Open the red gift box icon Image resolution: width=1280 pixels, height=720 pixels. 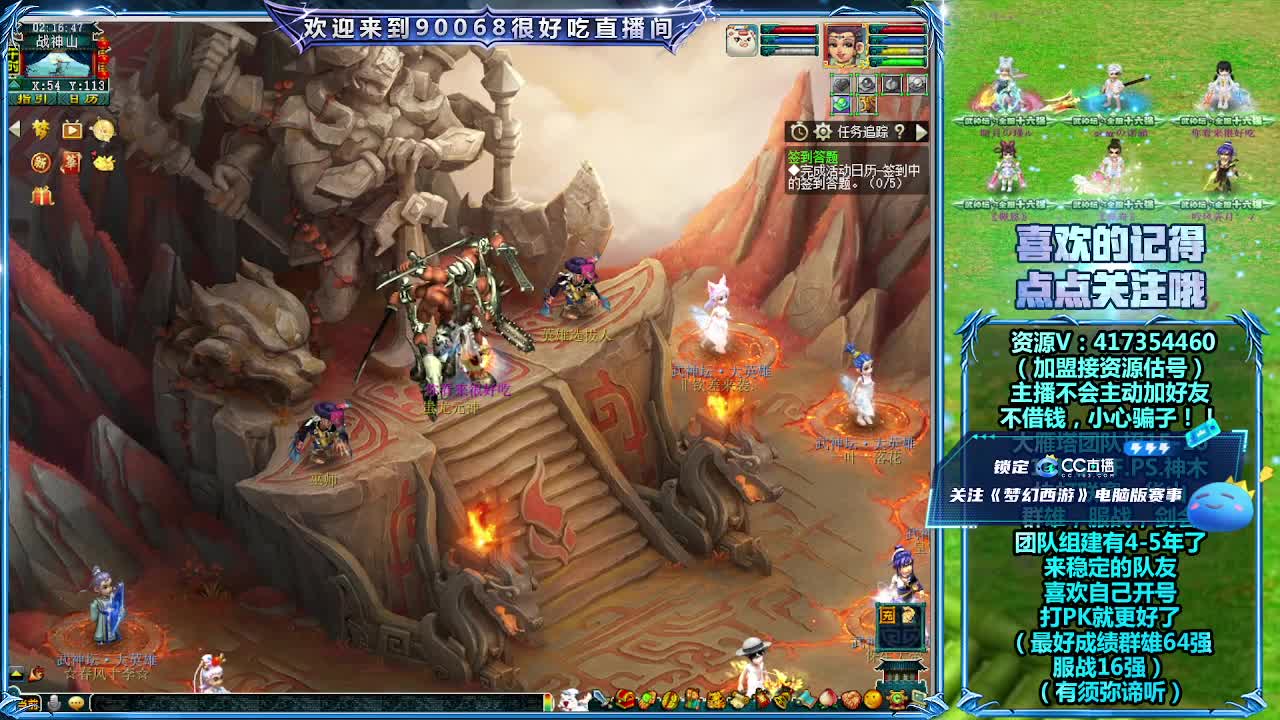pyautogui.click(x=42, y=196)
